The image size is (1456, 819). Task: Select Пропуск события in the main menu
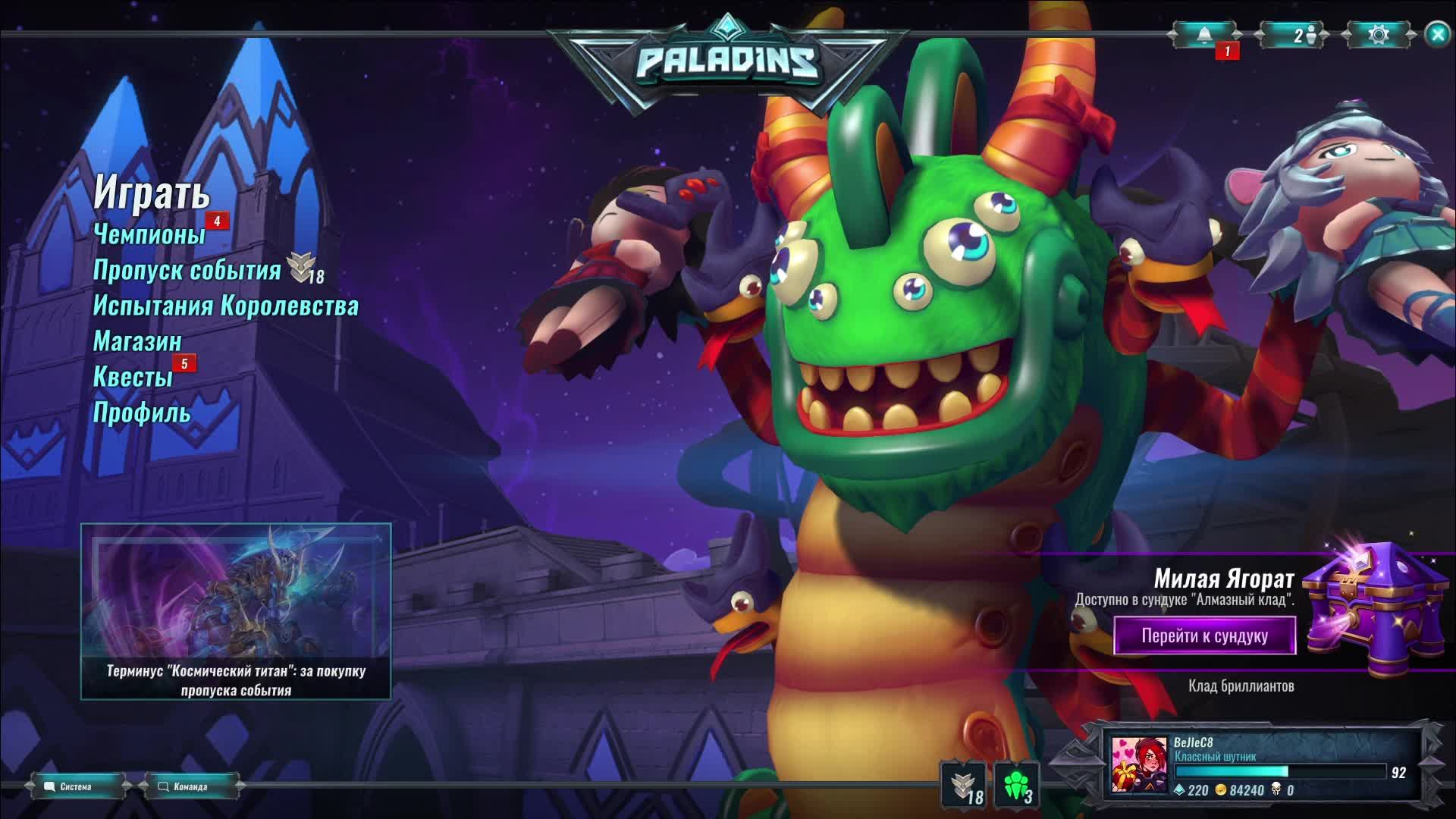point(187,270)
